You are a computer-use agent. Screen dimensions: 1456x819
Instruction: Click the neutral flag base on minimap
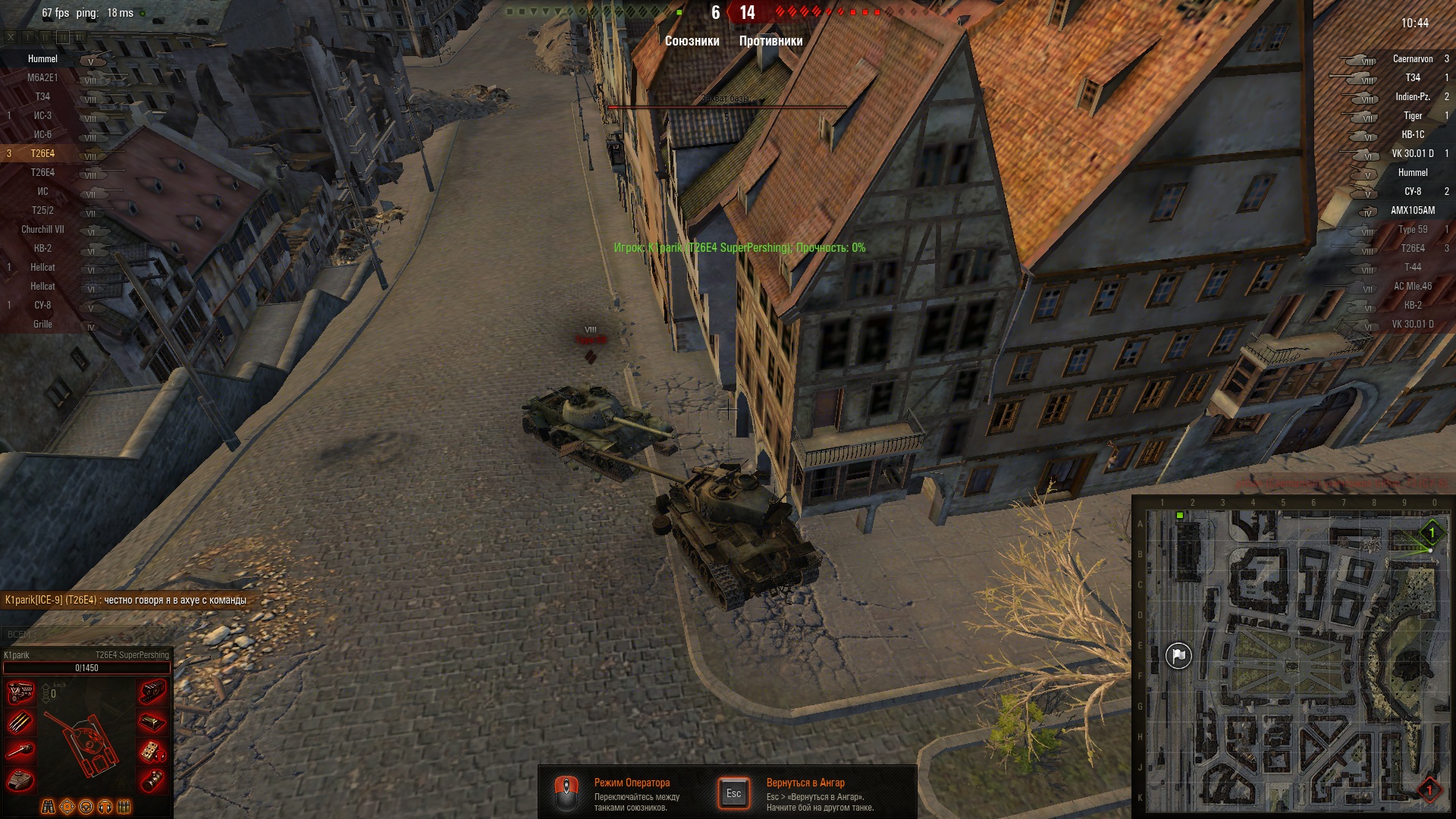[x=1178, y=656]
